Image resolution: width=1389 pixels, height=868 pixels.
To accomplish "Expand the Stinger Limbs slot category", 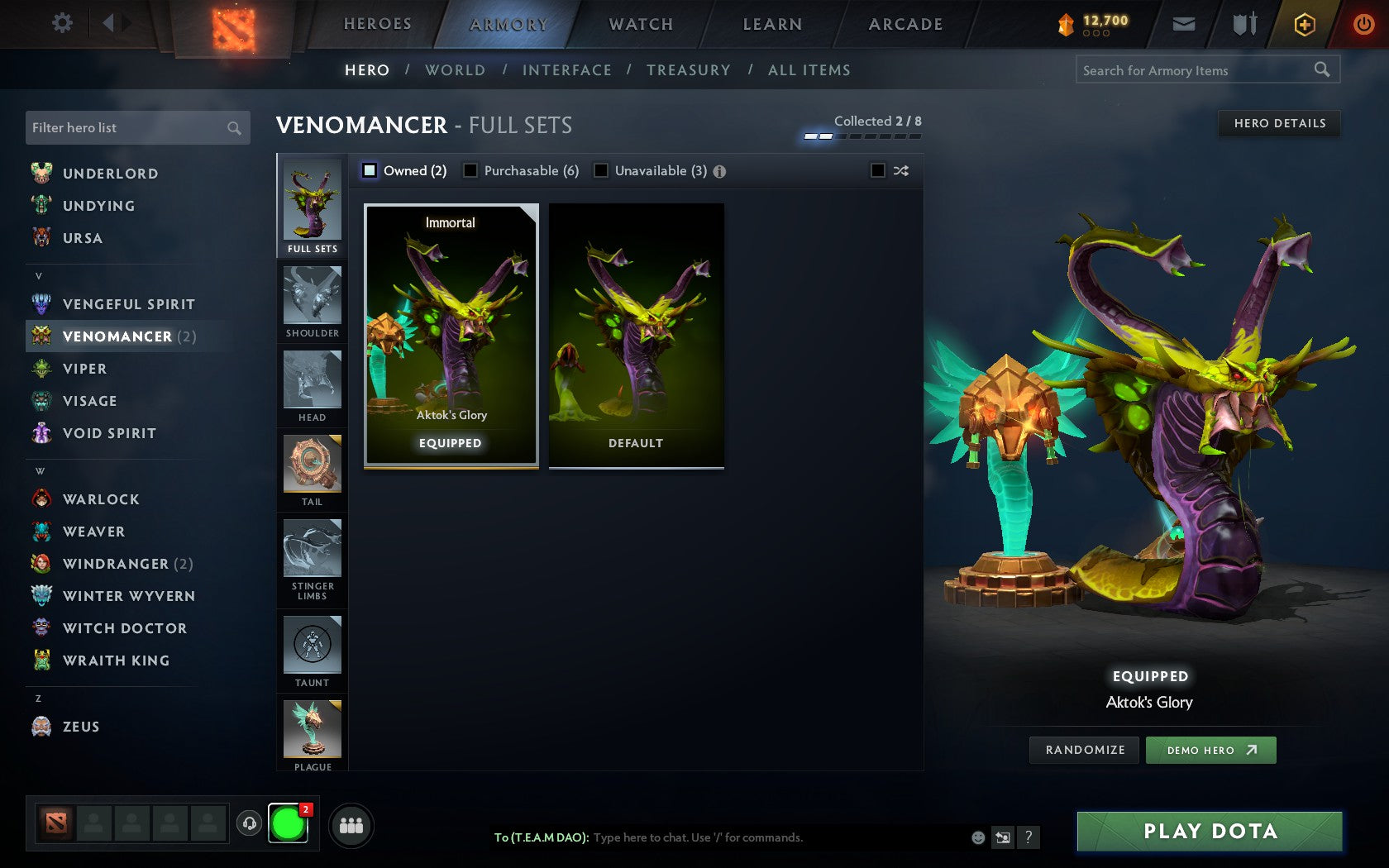I will (312, 560).
